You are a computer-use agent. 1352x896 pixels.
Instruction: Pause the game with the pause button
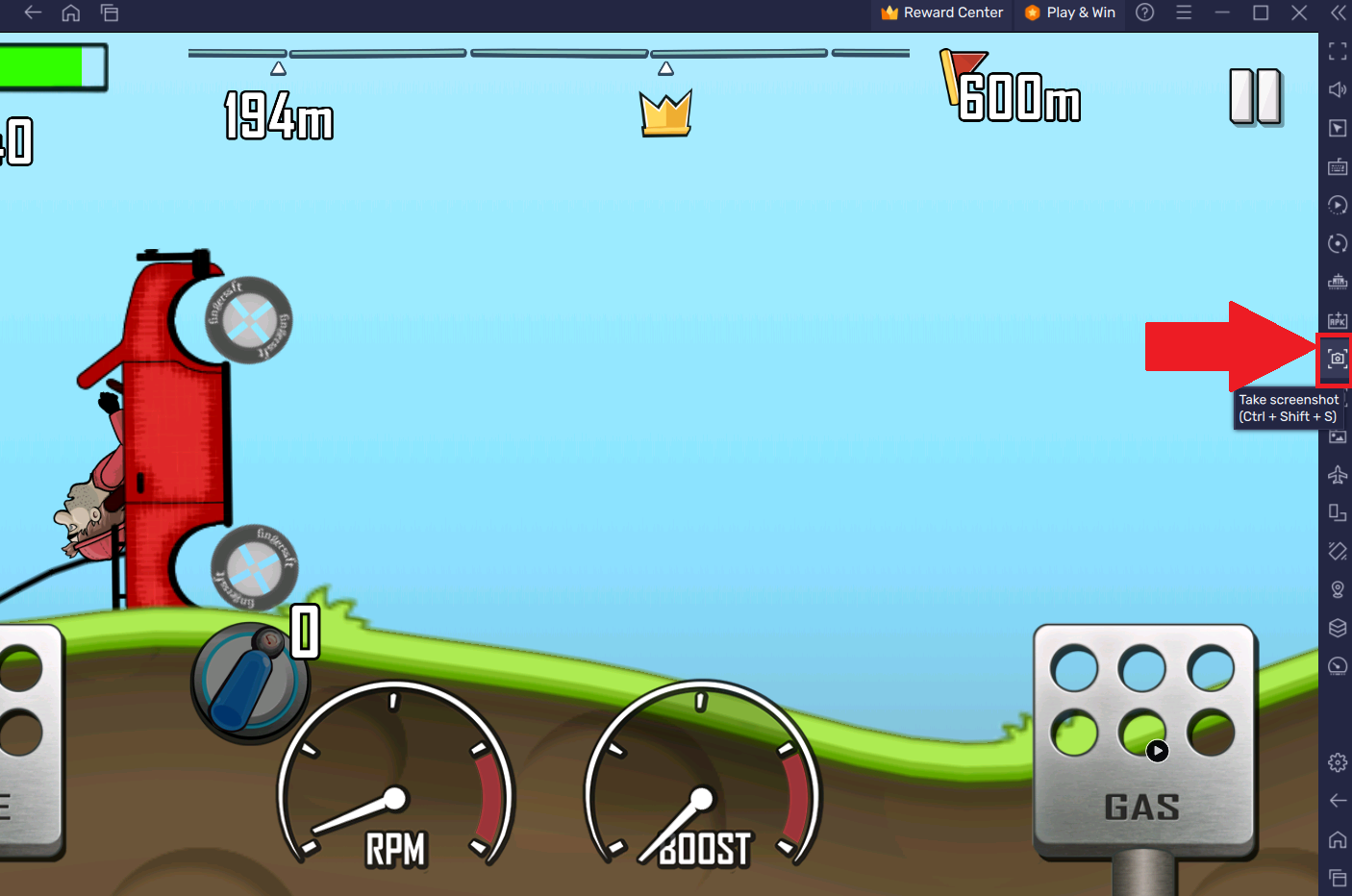(1254, 98)
